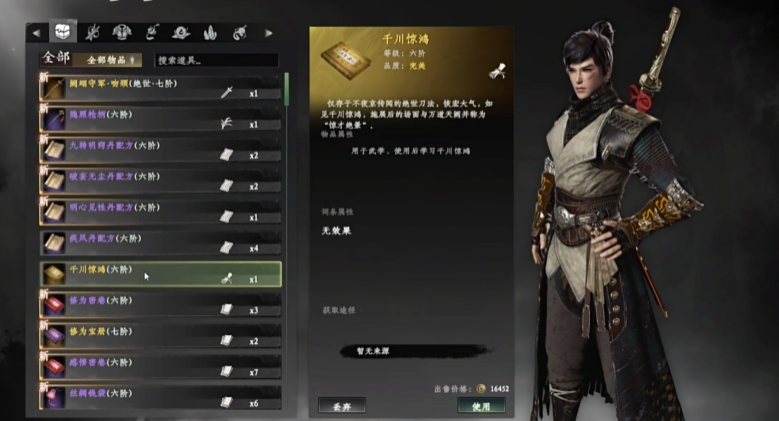Viewport: 779px width, 421px height.
Task: Choose the 修为宝册 (七阶) item row
Action: pos(160,335)
